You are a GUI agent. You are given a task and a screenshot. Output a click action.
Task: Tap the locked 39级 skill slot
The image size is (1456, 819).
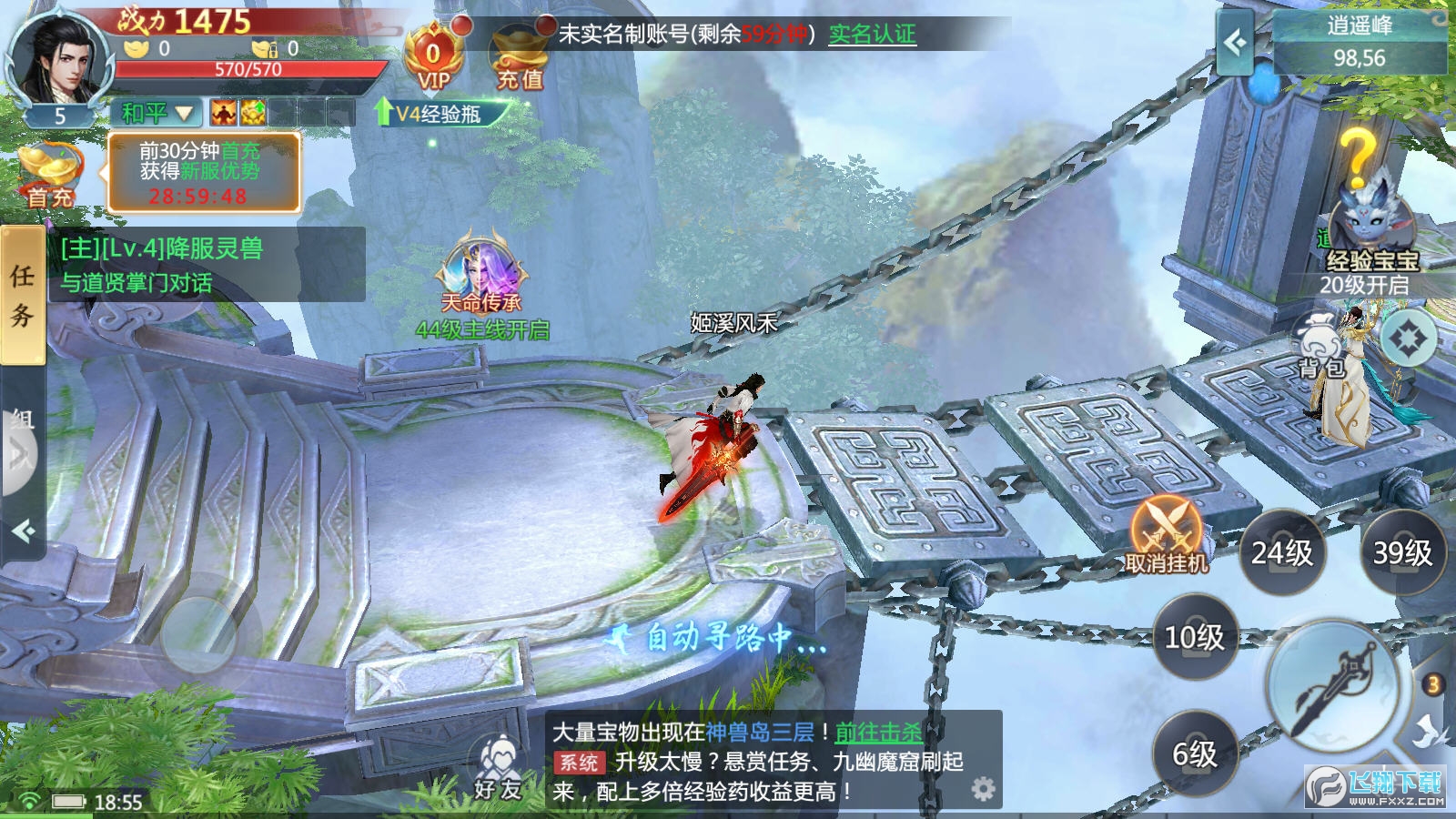[x=1402, y=552]
